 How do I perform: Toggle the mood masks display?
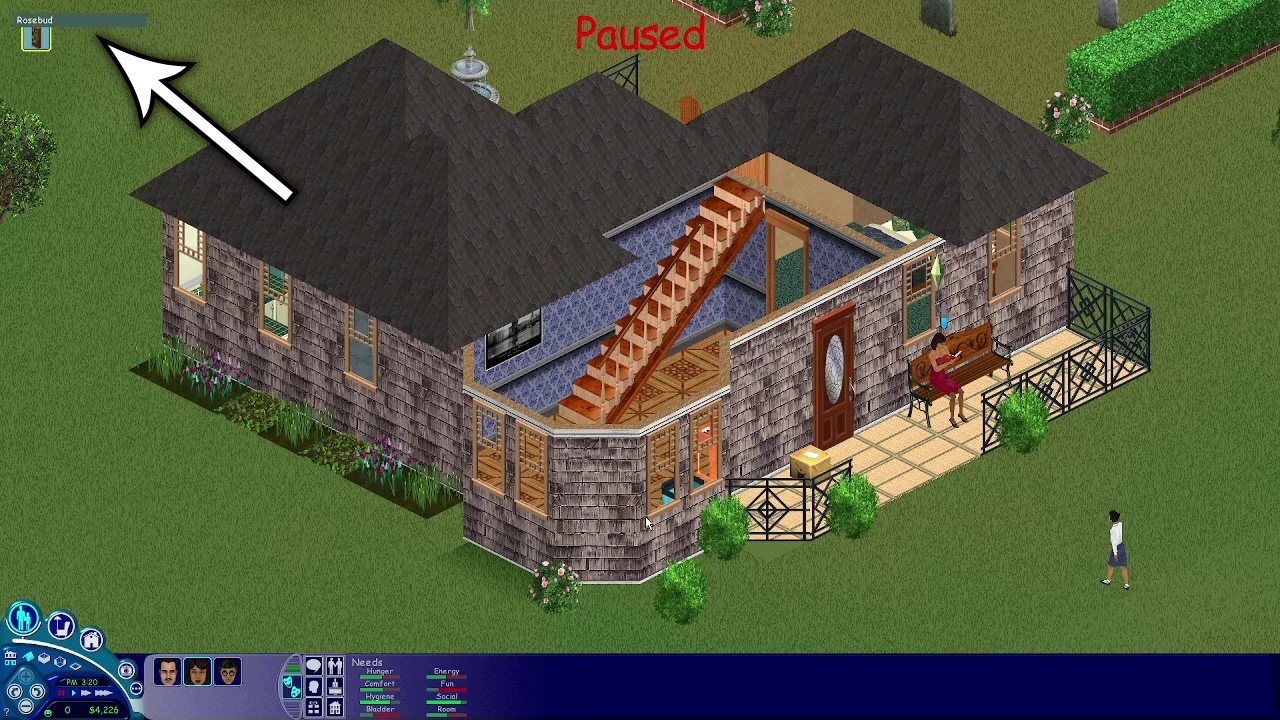[292, 688]
